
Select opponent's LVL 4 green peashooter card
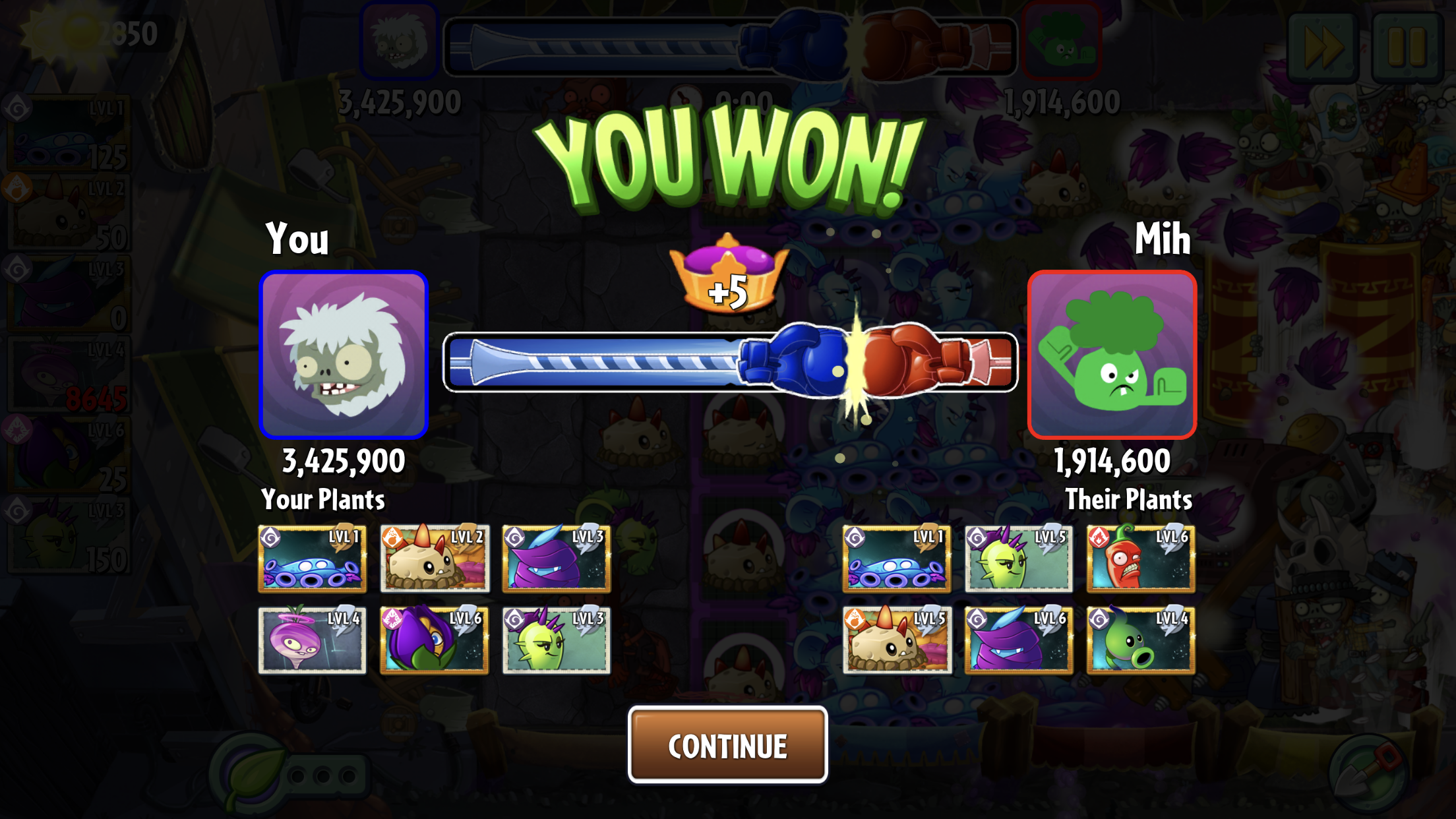click(1140, 640)
